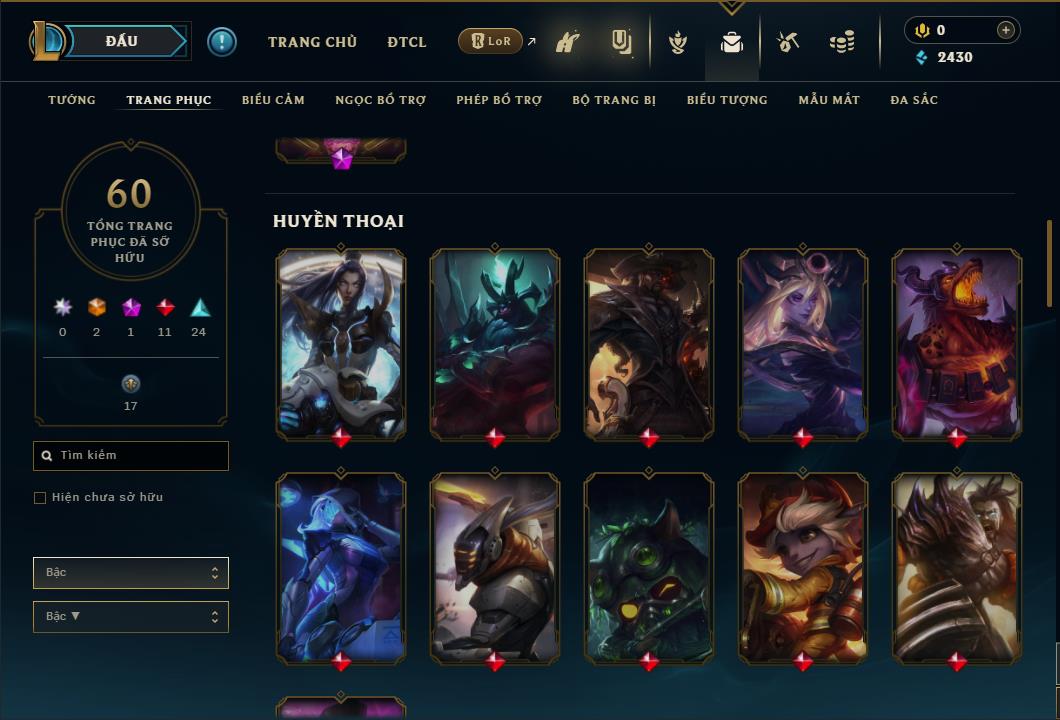Switch to the TƯỚNG tab

click(72, 100)
